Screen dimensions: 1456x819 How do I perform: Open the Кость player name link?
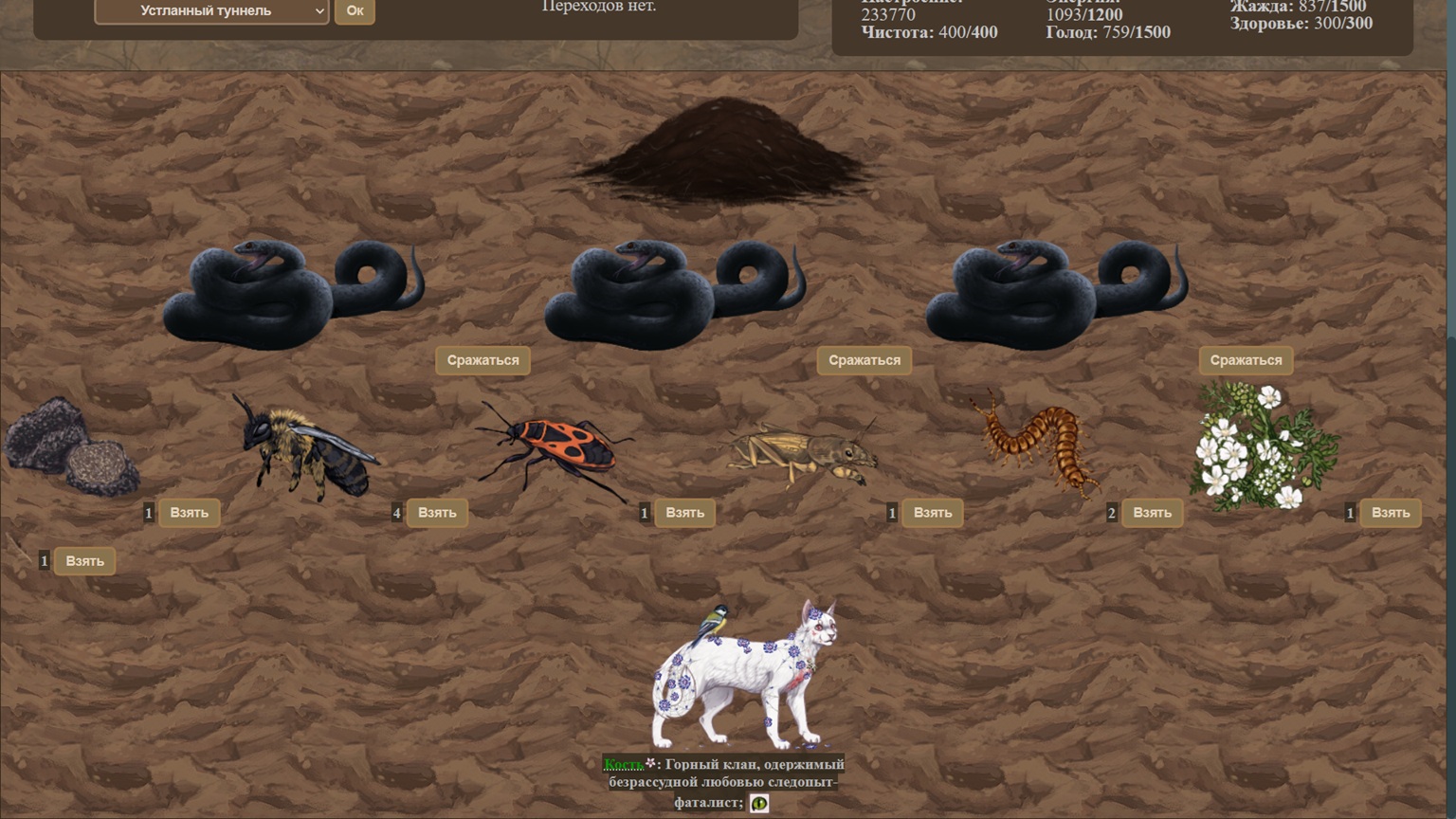click(x=623, y=764)
